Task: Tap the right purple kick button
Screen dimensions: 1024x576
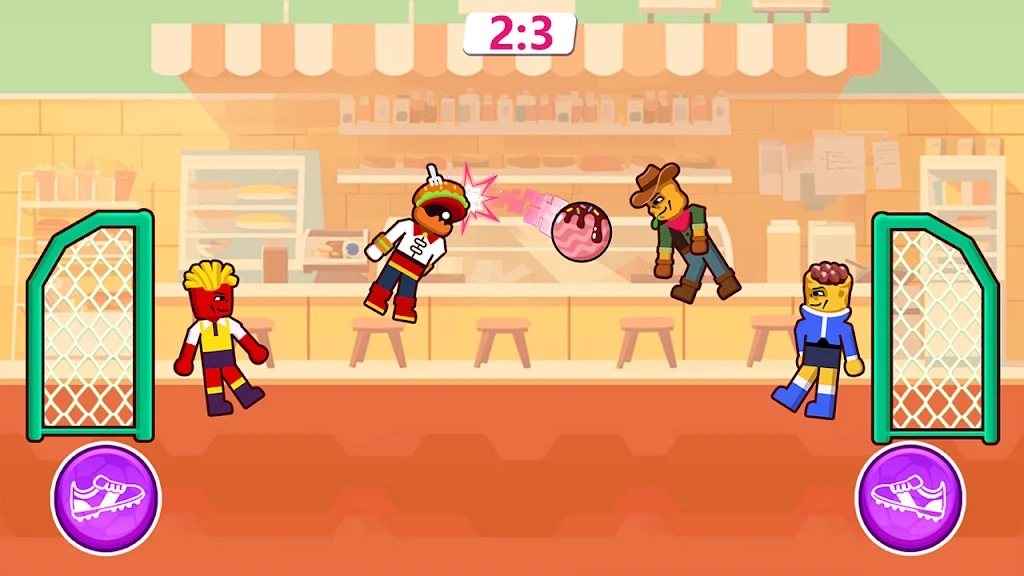Action: click(910, 497)
